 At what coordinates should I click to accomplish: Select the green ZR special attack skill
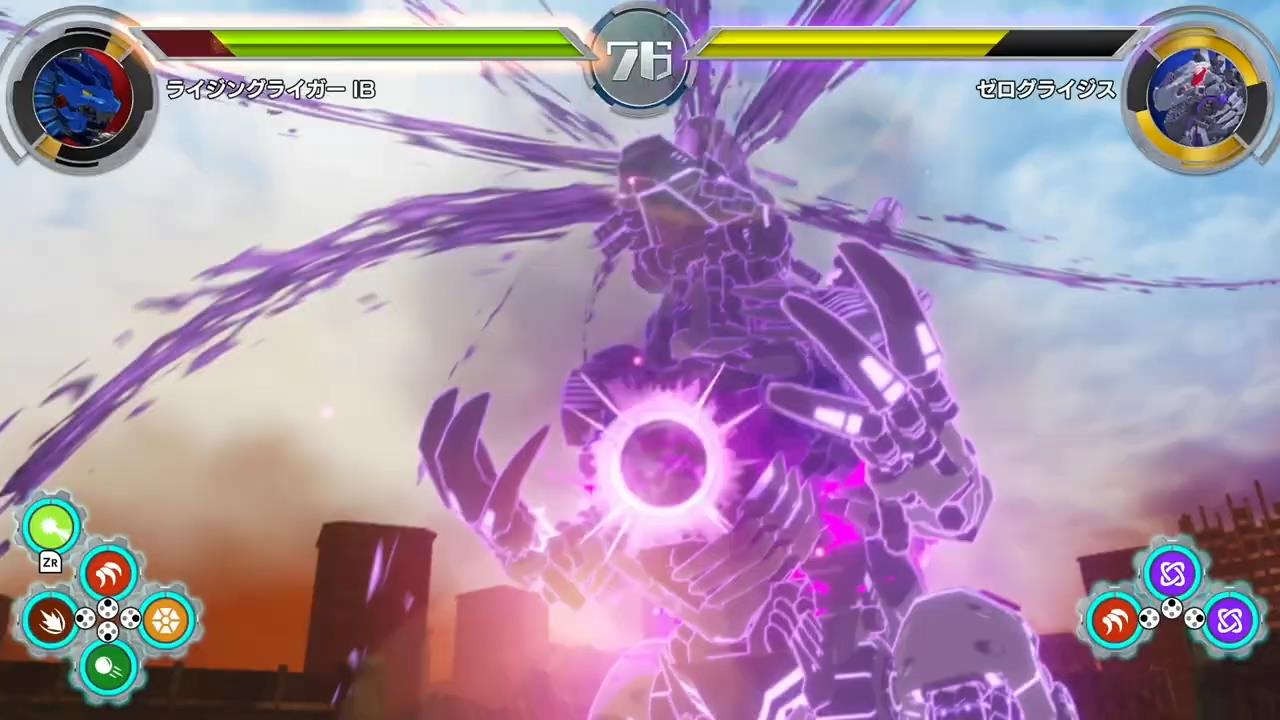pos(49,527)
